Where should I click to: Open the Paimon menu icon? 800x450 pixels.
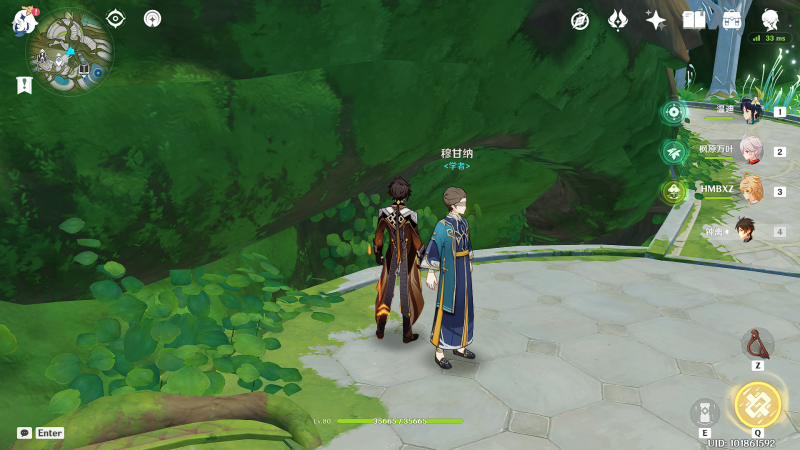click(x=25, y=22)
